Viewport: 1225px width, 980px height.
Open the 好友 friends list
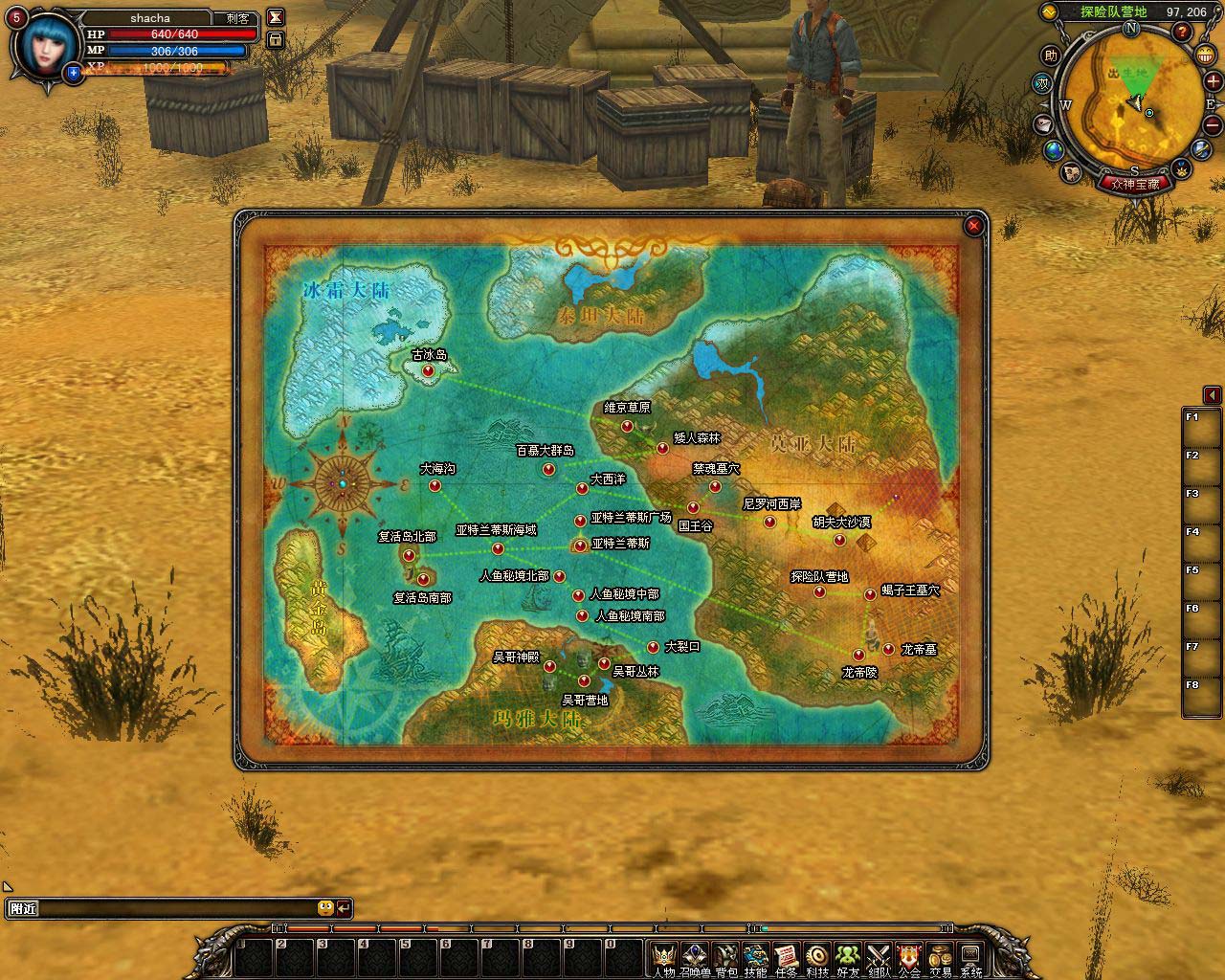tap(848, 956)
